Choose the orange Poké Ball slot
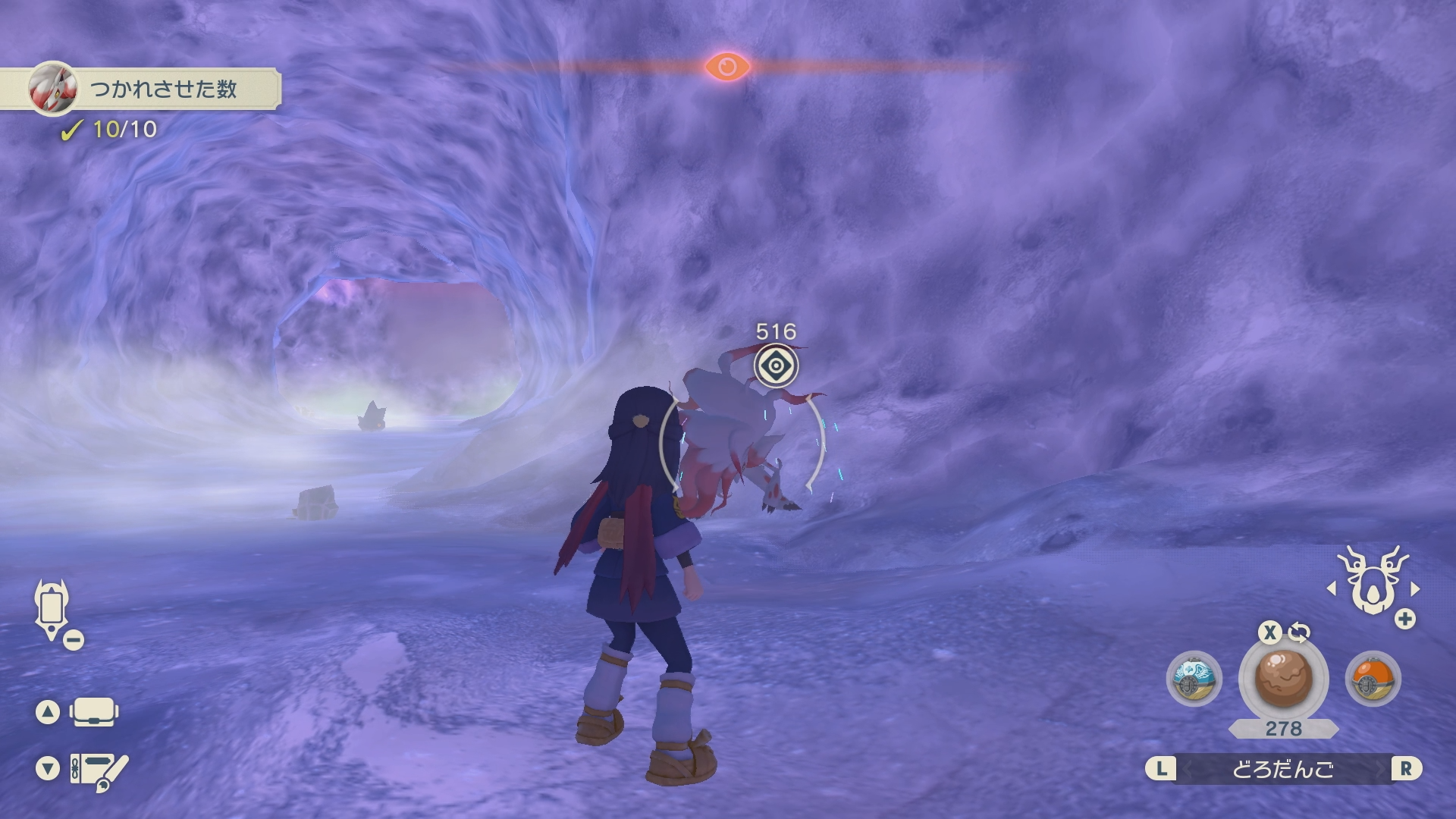Image resolution: width=1456 pixels, height=819 pixels. (x=1373, y=679)
